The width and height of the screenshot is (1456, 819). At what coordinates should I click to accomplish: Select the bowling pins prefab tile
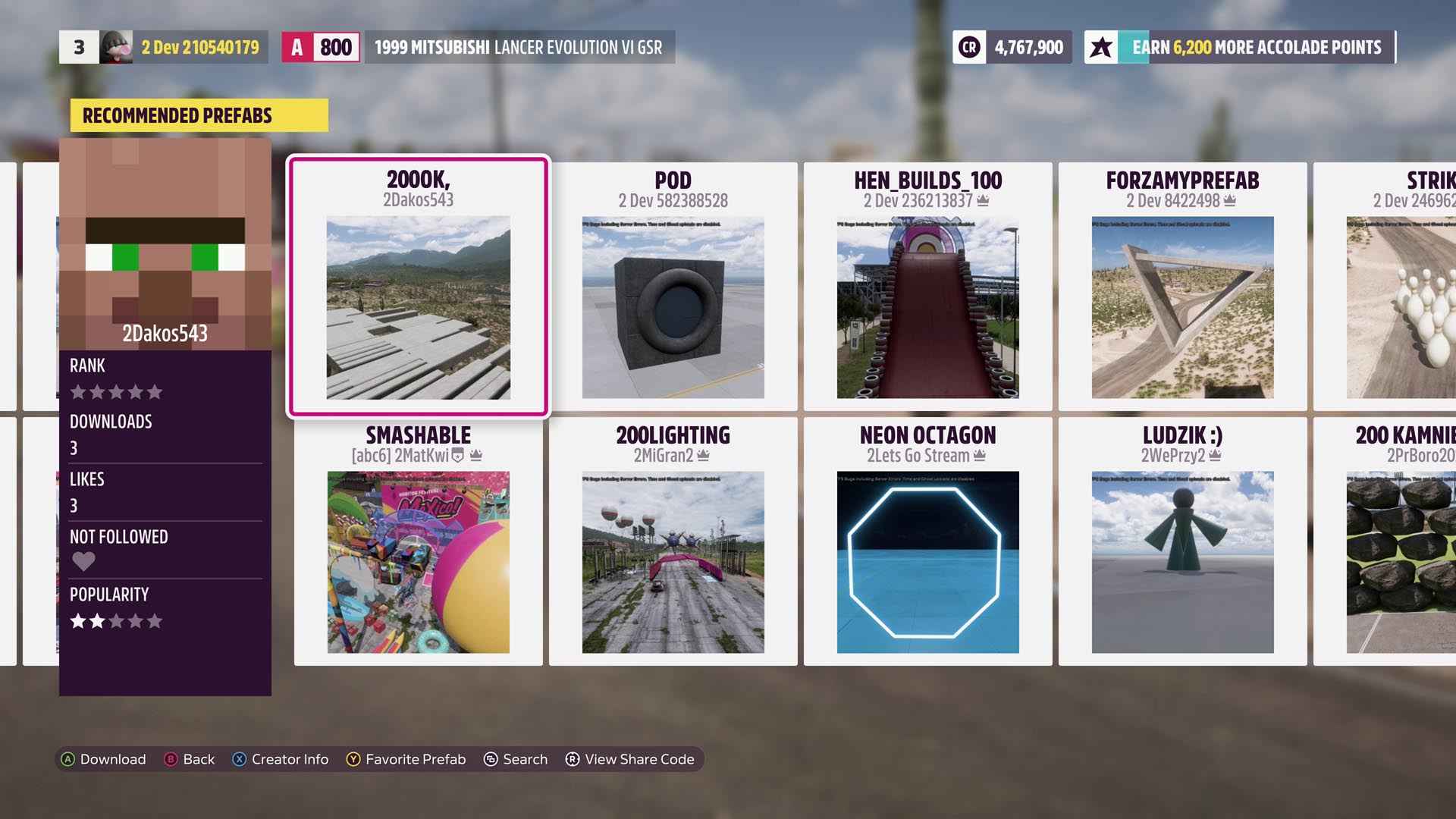click(1395, 287)
